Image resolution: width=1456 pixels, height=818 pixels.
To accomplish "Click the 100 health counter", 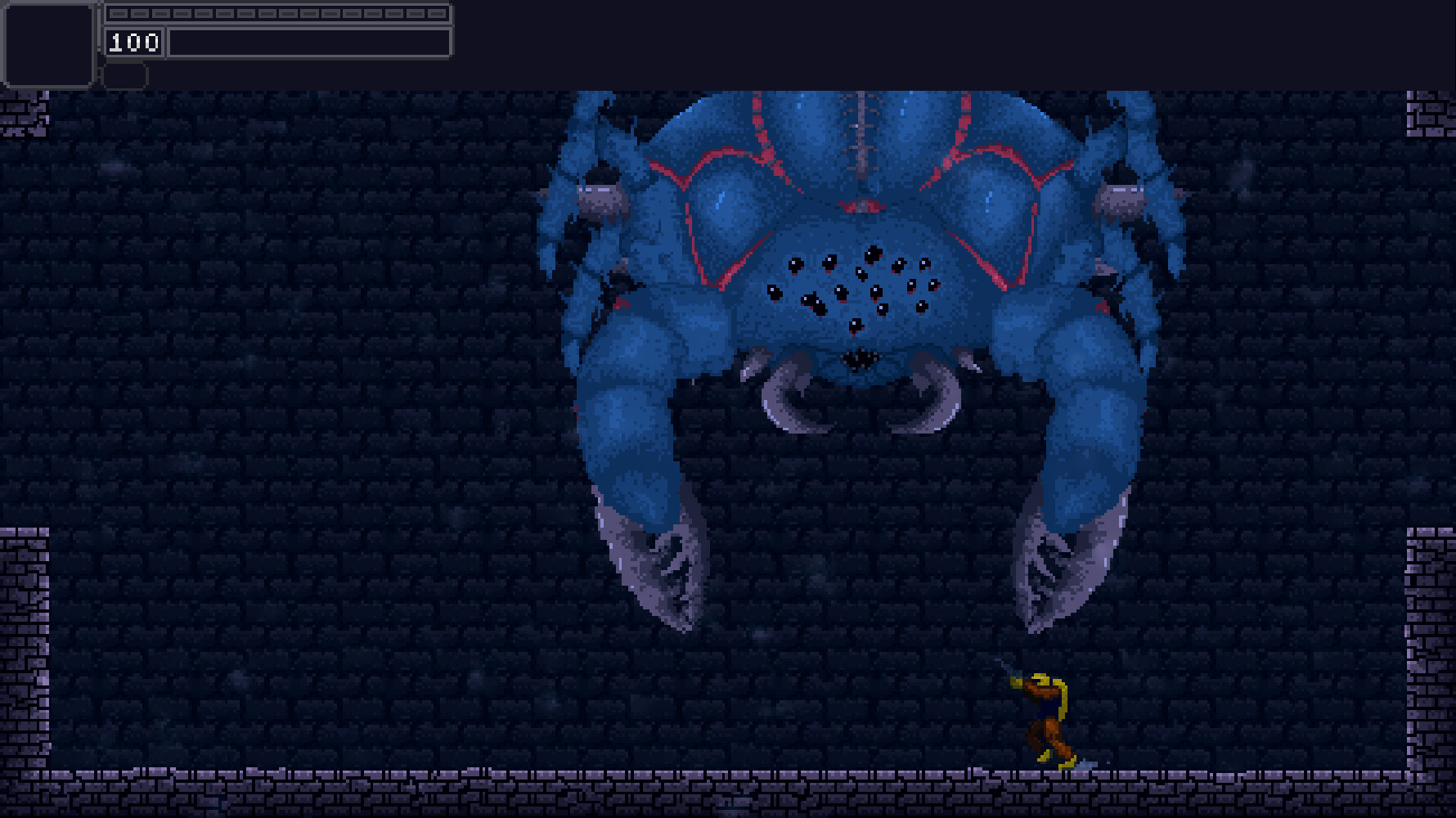I will 135,43.
